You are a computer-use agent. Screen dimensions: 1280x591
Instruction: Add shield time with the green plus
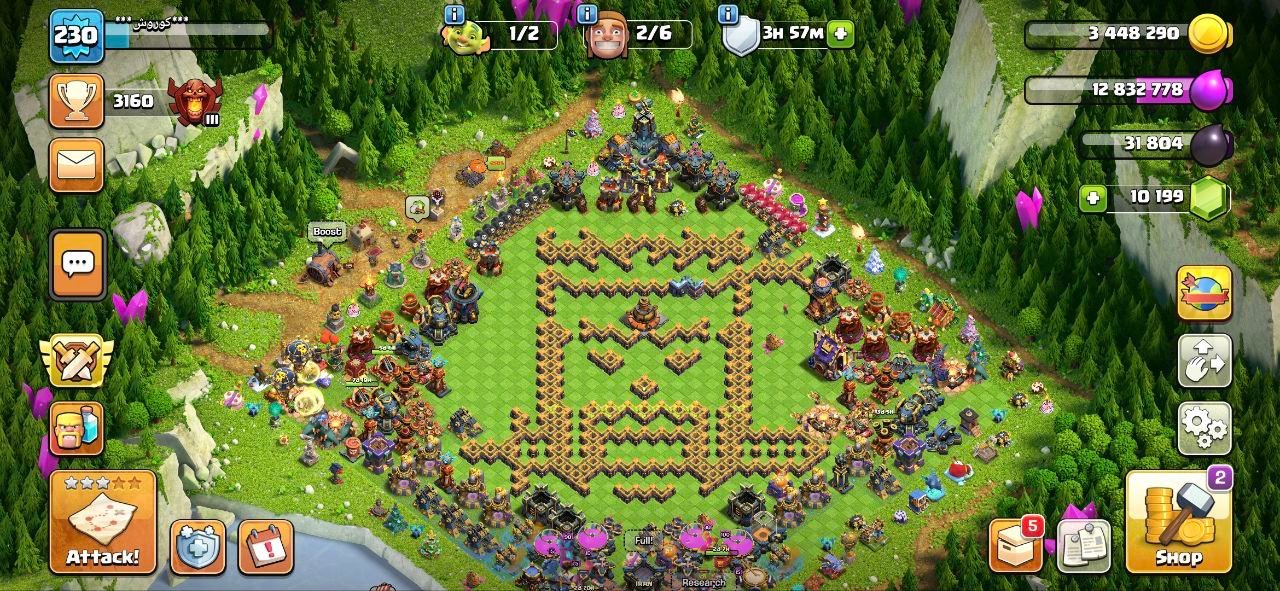841,33
